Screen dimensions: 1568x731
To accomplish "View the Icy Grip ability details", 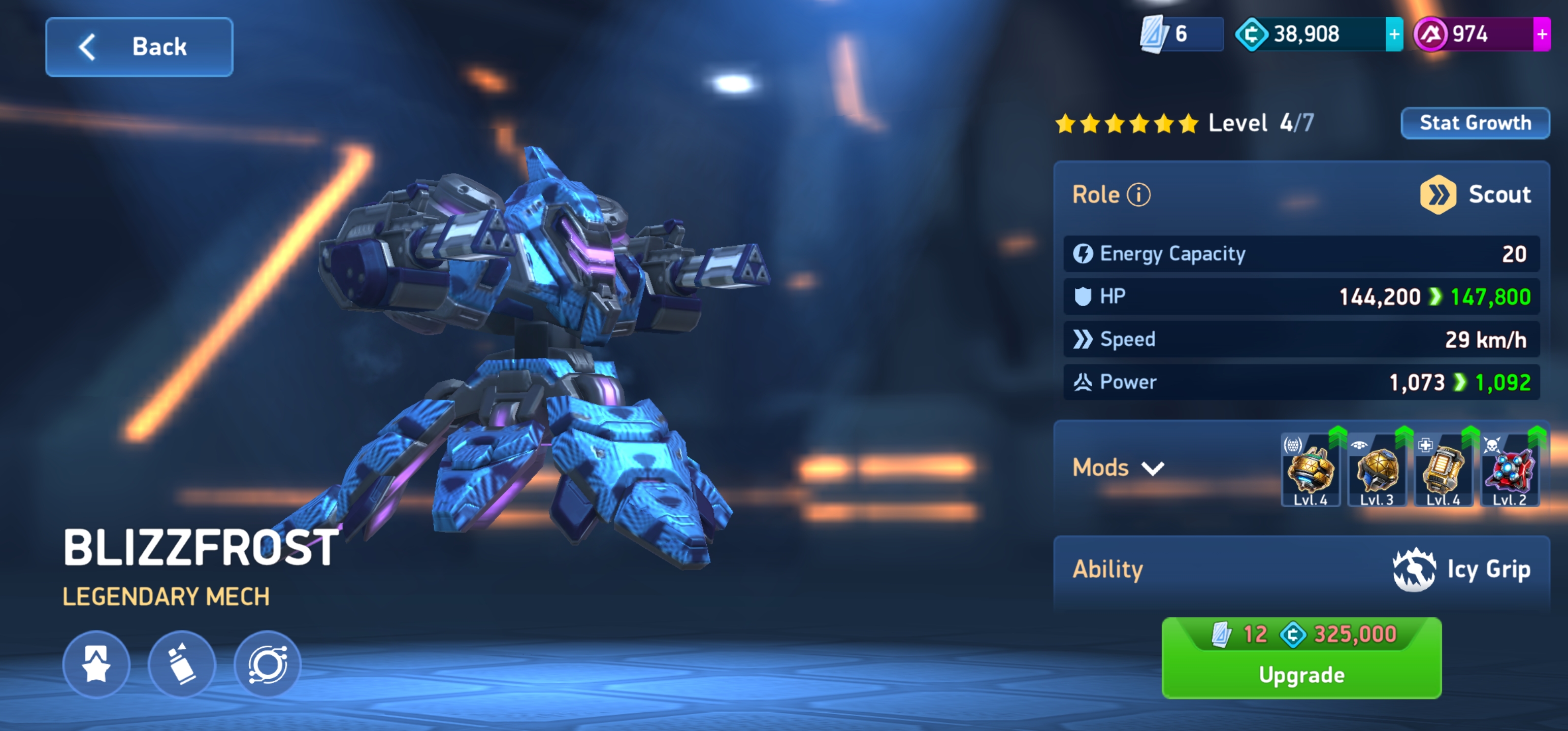I will pos(1461,570).
